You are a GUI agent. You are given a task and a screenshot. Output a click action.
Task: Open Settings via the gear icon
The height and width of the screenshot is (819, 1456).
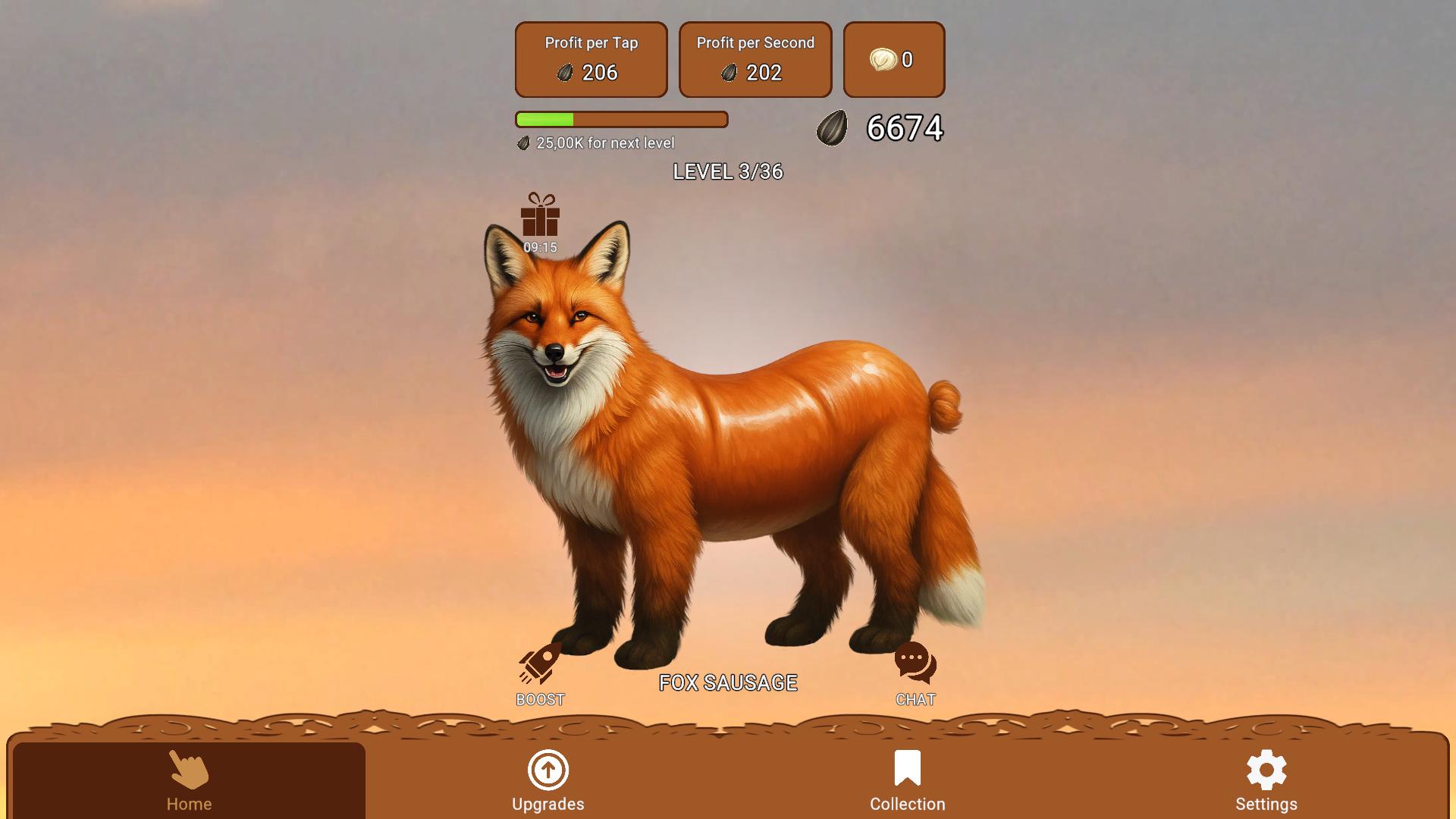click(x=1266, y=767)
